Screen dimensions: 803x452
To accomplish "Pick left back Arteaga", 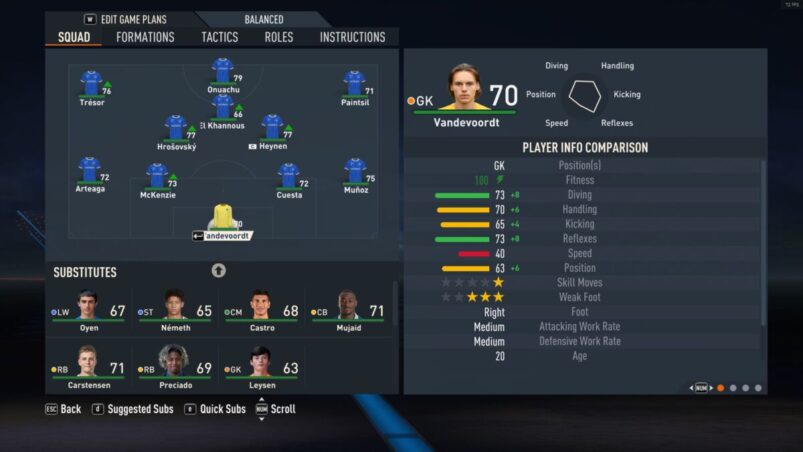I will coord(89,172).
